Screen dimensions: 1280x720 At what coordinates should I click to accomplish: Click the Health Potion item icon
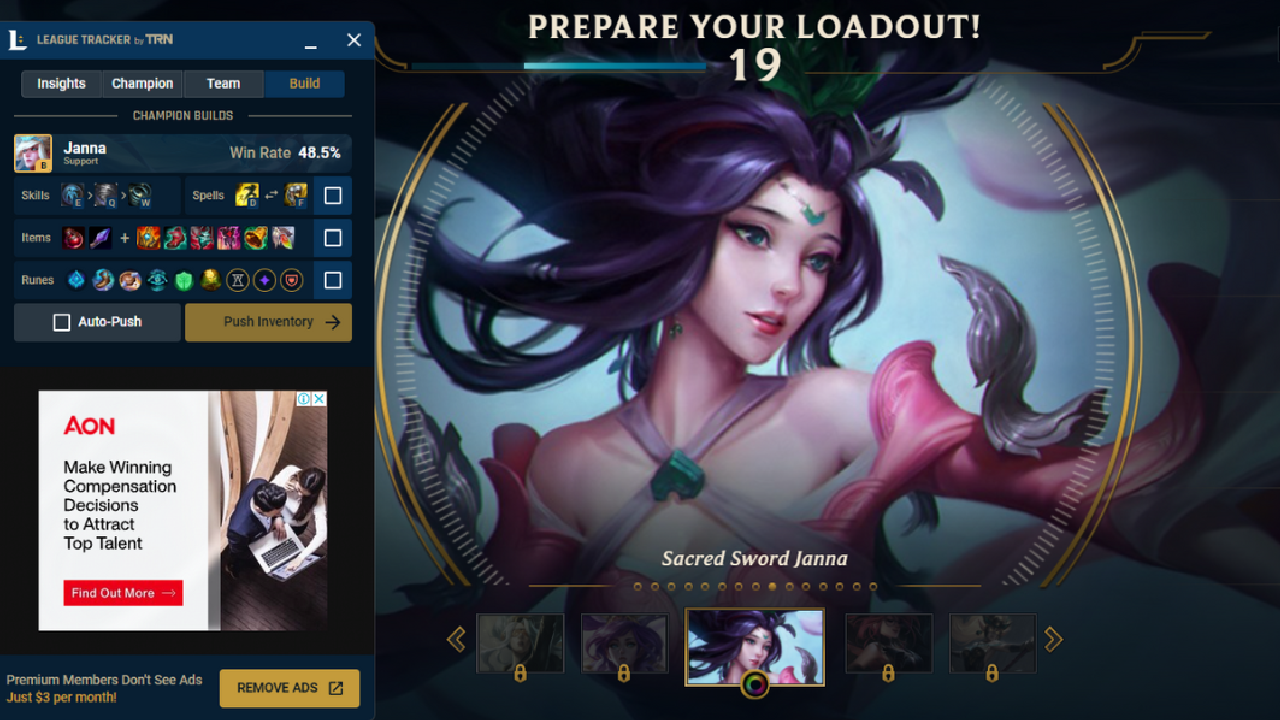pyautogui.click(x=72, y=237)
